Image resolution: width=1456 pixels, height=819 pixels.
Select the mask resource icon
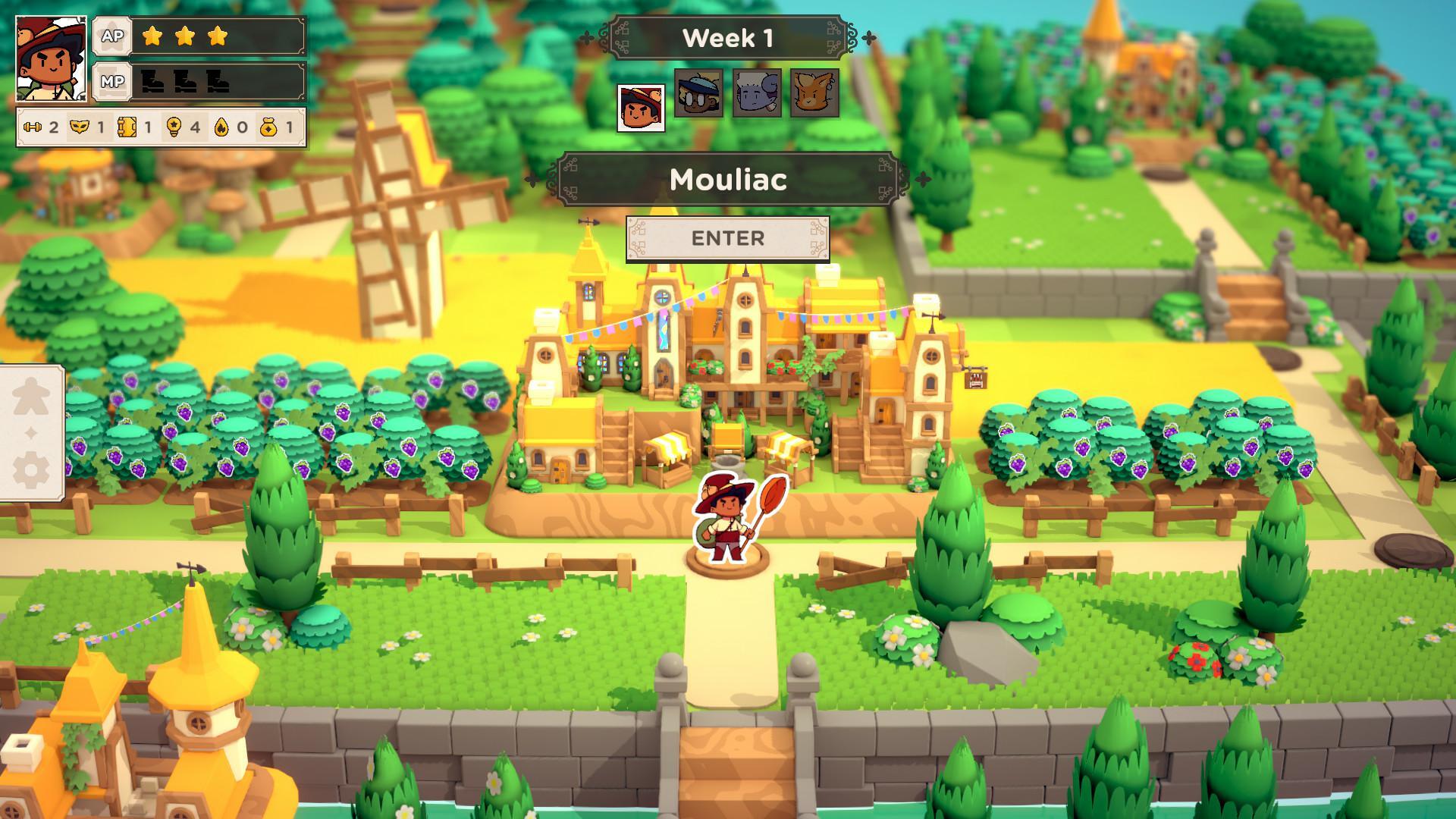(x=78, y=127)
